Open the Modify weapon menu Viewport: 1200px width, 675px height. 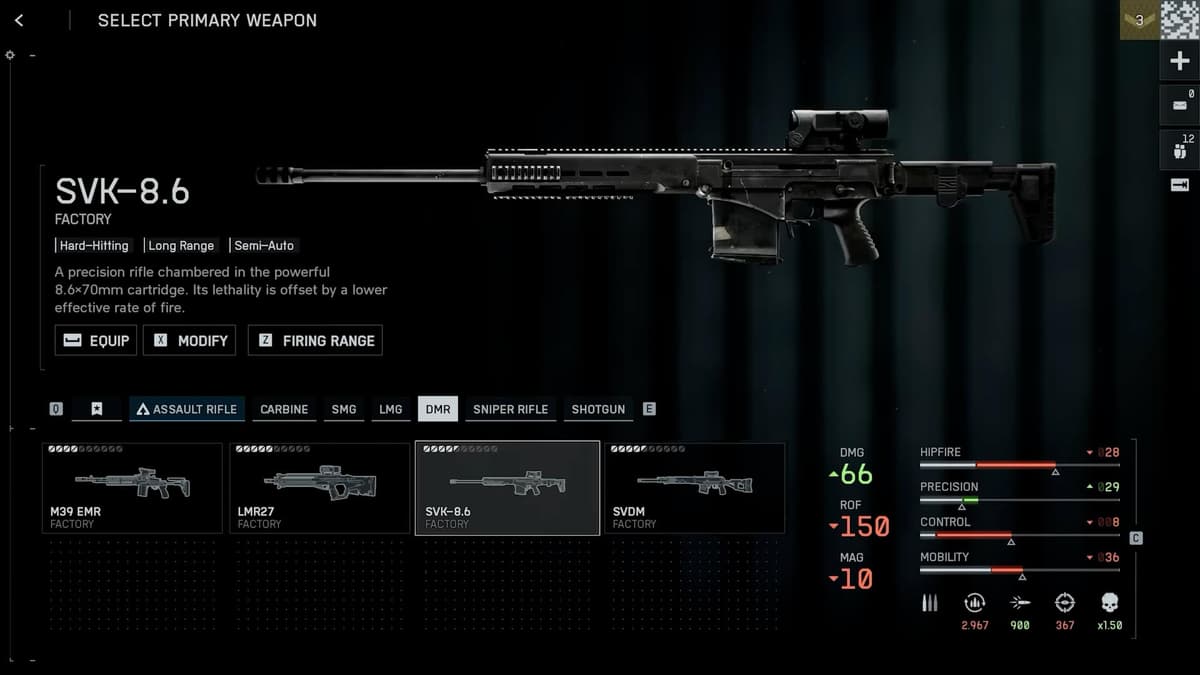pyautogui.click(x=190, y=340)
